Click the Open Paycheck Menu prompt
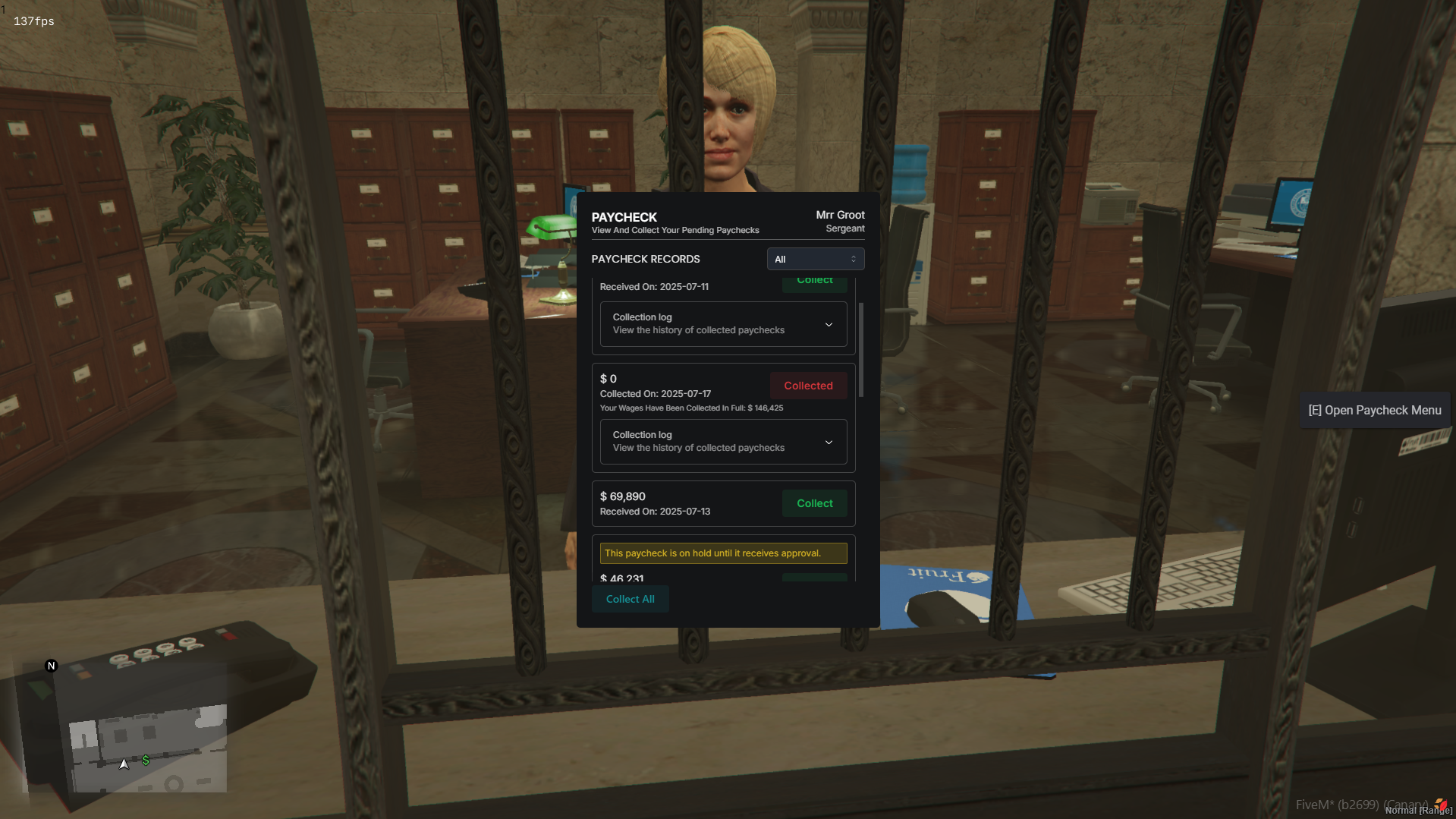Image resolution: width=1456 pixels, height=819 pixels. click(x=1374, y=410)
